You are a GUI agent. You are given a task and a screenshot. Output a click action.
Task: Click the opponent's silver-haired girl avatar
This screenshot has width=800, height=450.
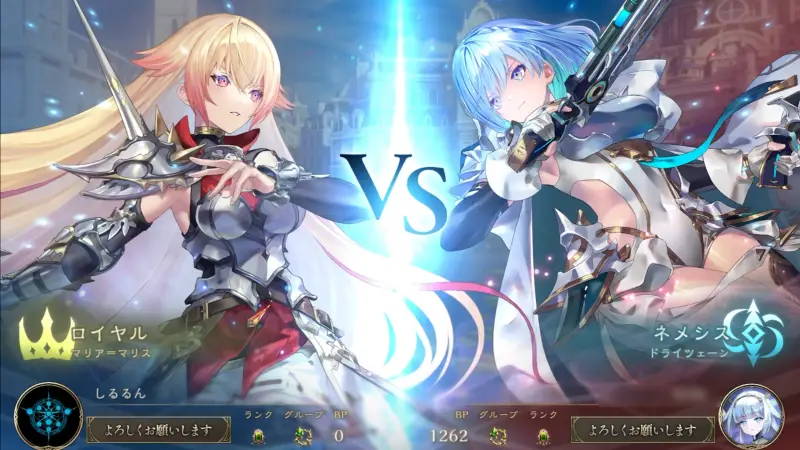pos(751,417)
